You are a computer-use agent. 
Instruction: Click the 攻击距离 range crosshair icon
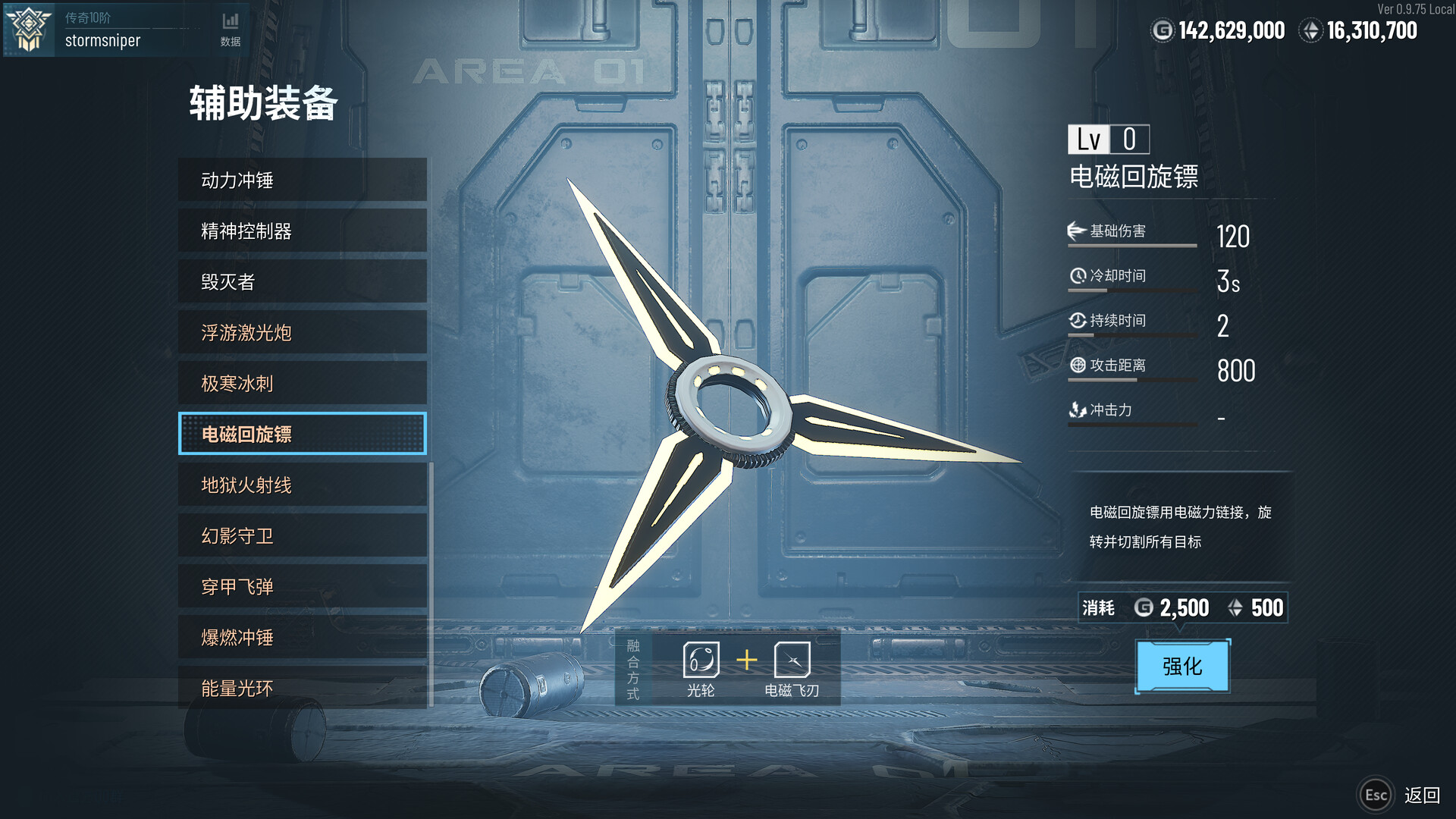[1079, 366]
